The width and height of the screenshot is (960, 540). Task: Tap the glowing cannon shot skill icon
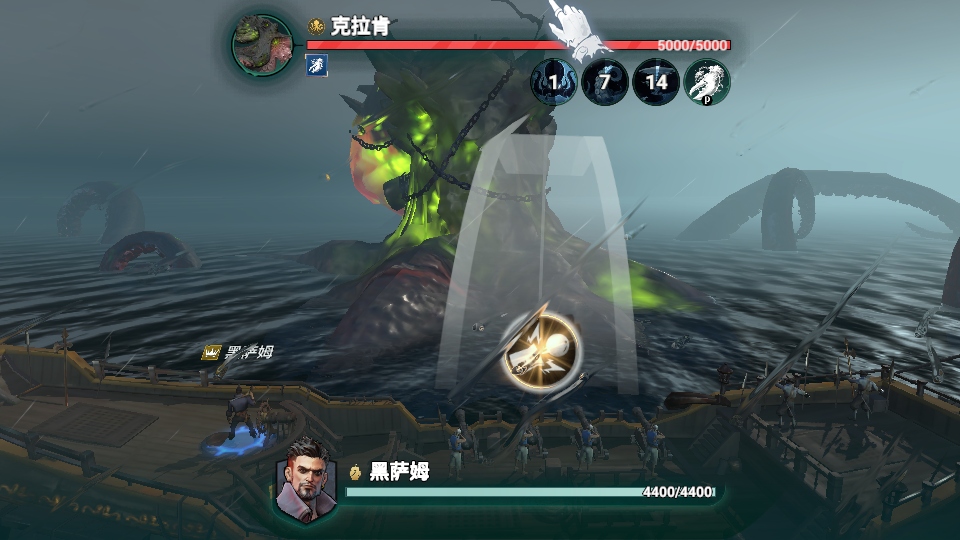click(x=541, y=352)
